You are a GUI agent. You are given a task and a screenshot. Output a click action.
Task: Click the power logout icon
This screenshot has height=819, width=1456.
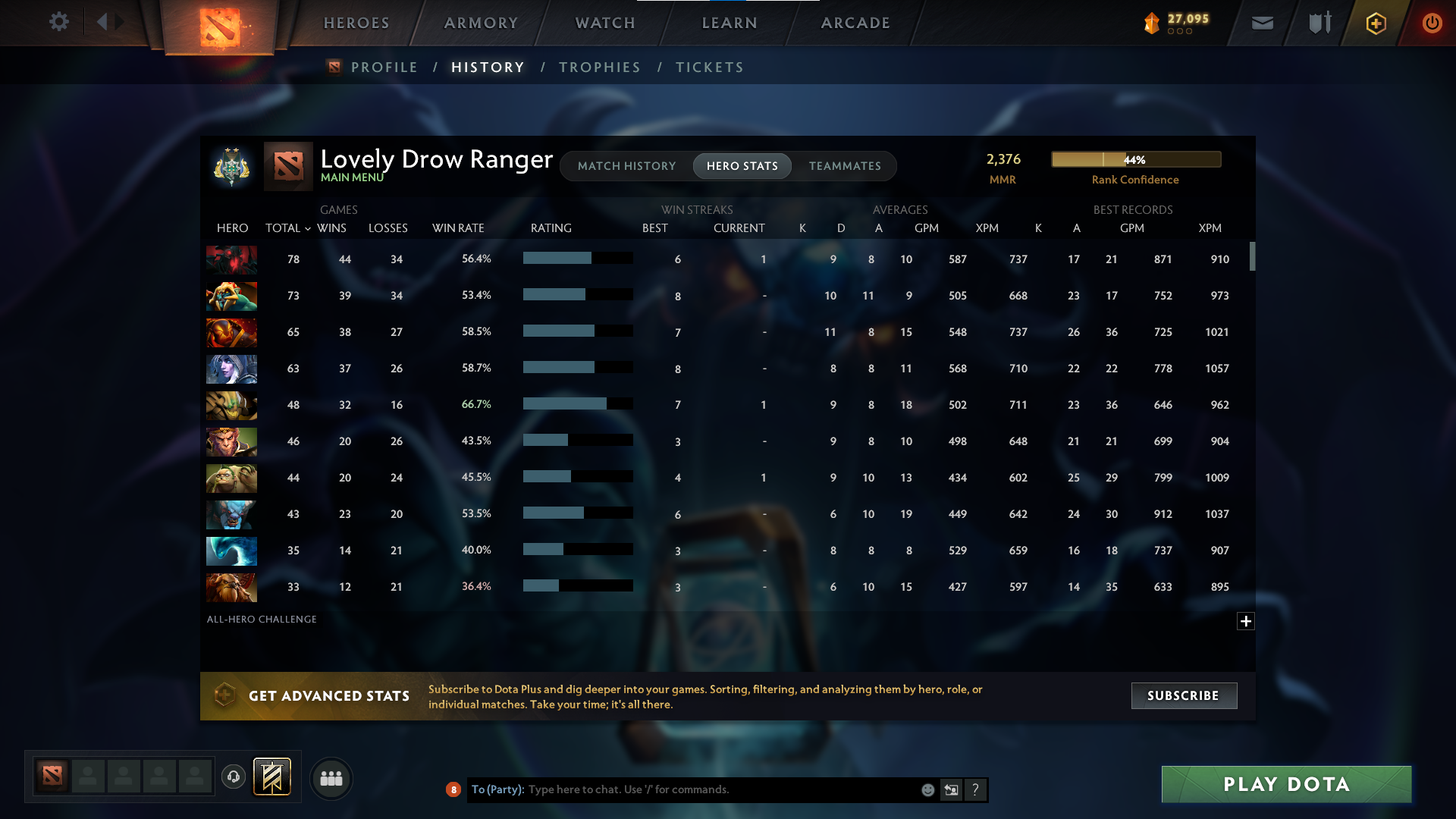[x=1432, y=23]
